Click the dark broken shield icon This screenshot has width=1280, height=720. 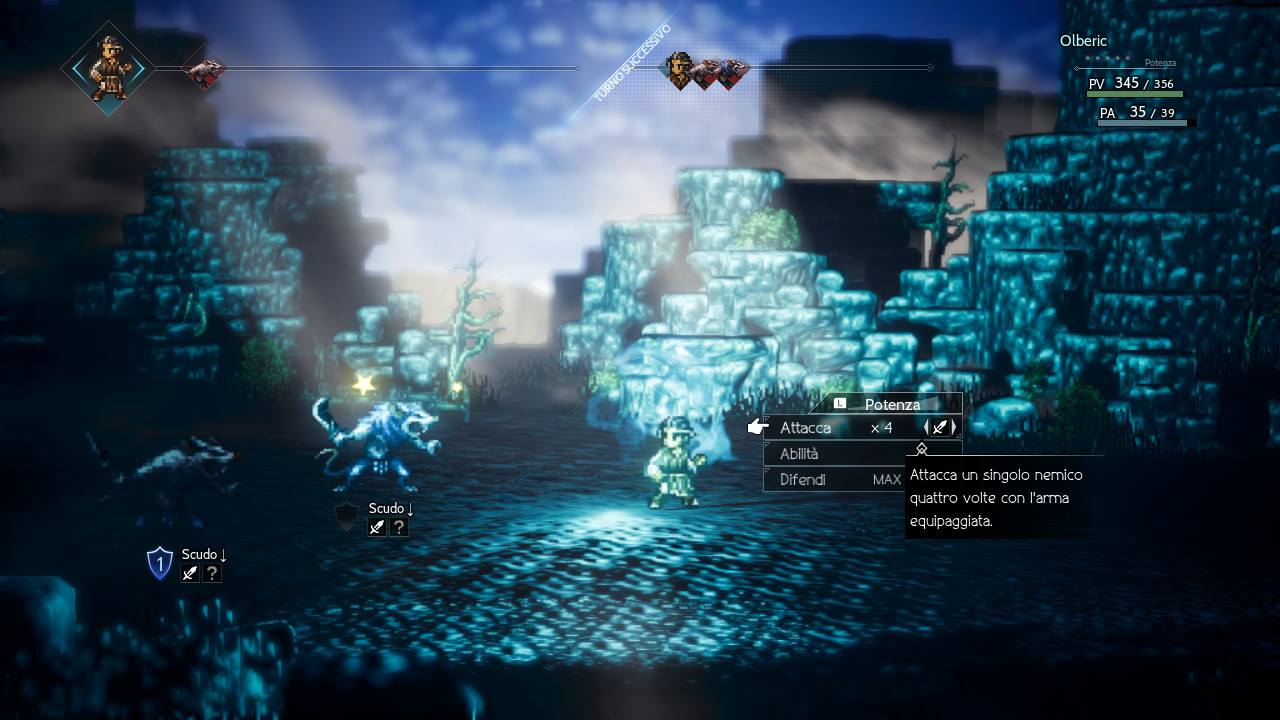(x=346, y=516)
